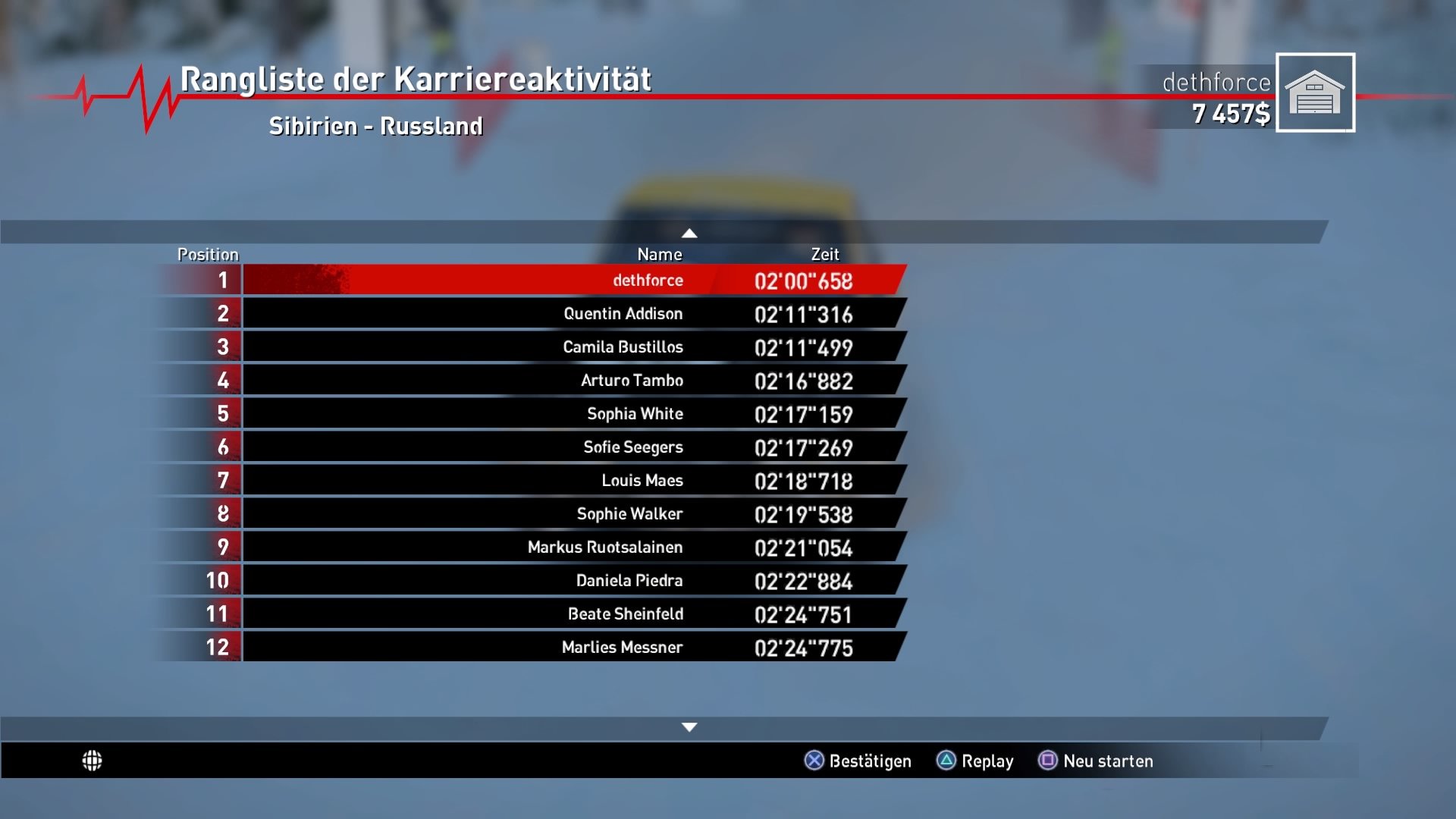The width and height of the screenshot is (1456, 819).
Task: Select the Triangle Replay icon
Action: 946,761
